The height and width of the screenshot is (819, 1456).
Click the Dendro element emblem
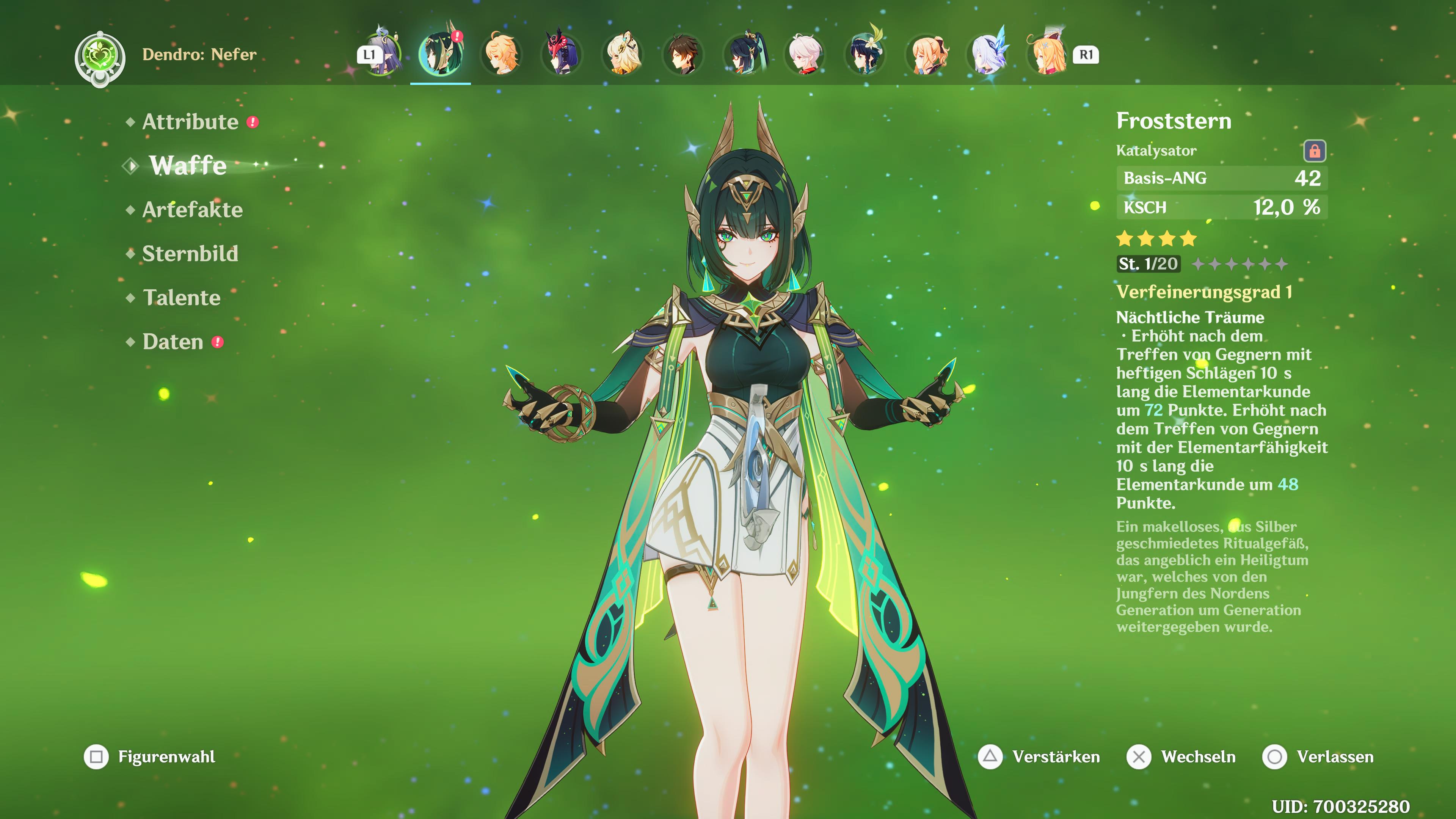tap(100, 58)
